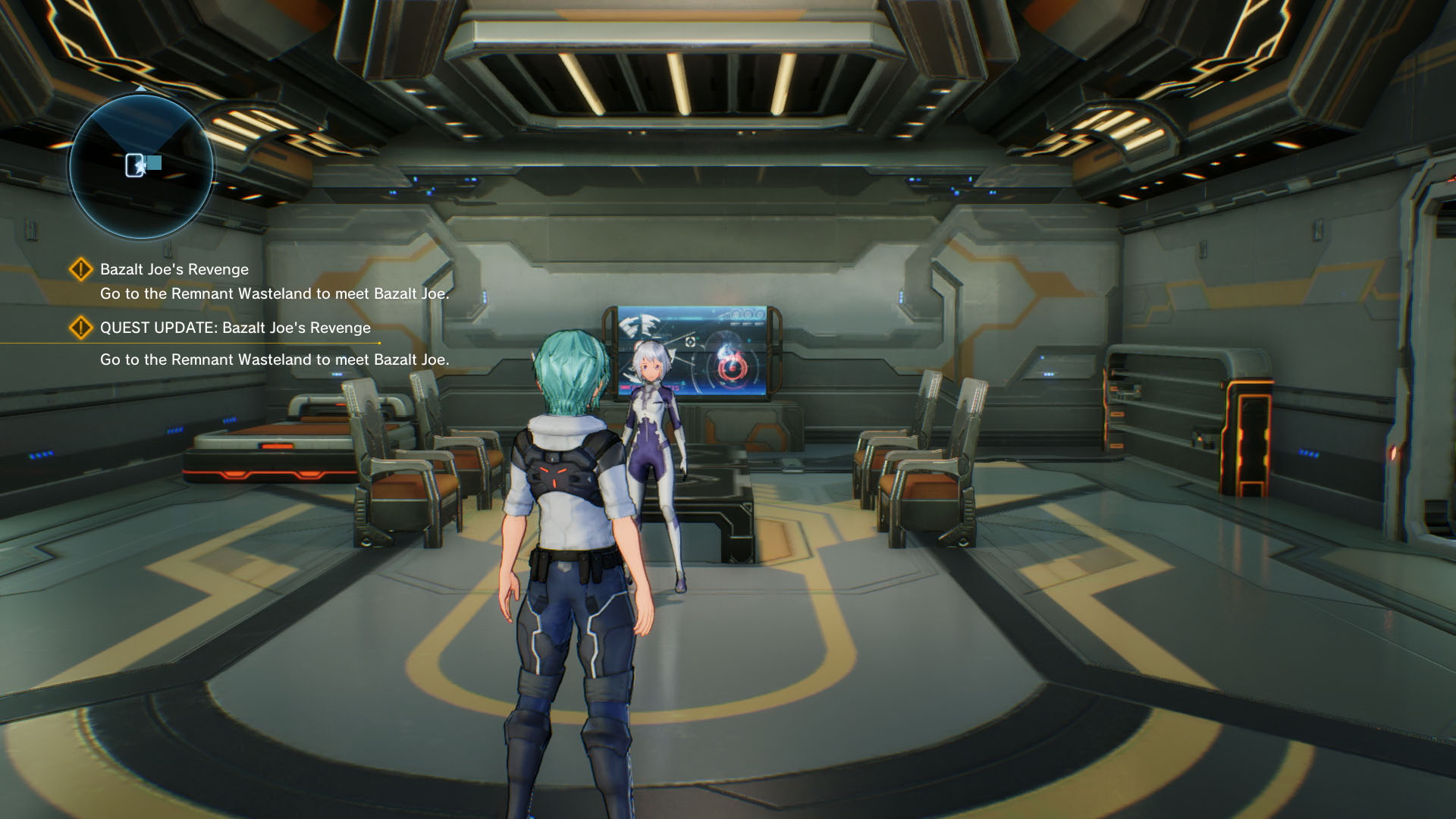This screenshot has height=819, width=1456.
Task: Click the red circular radar graphic on the wall monitor
Action: click(733, 369)
